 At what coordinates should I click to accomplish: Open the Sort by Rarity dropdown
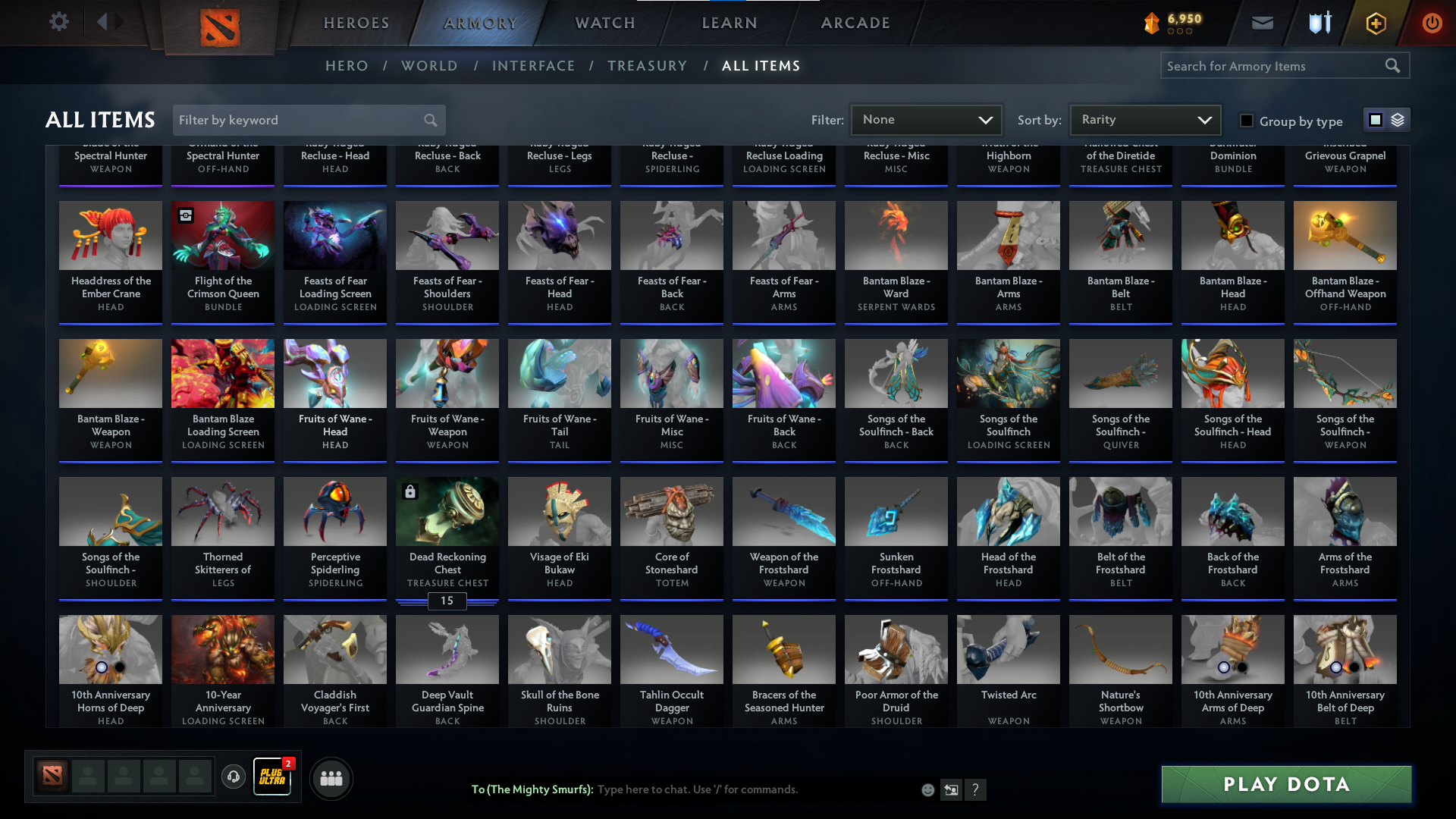tap(1144, 119)
